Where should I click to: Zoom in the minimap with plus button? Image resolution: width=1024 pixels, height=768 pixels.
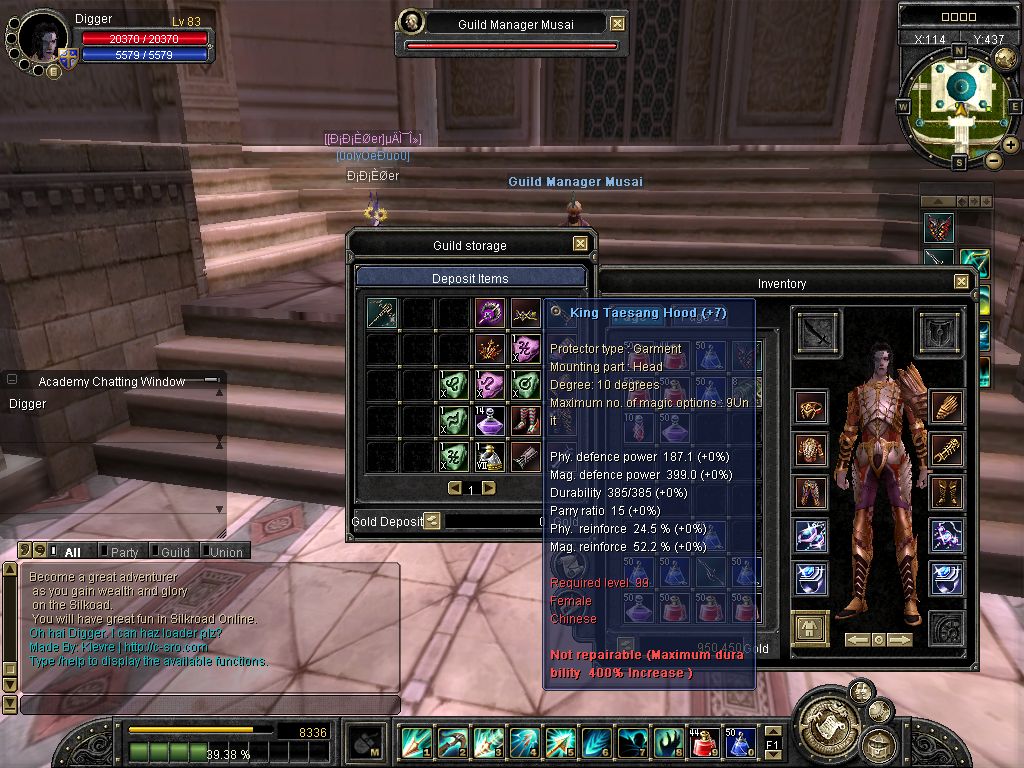1011,144
